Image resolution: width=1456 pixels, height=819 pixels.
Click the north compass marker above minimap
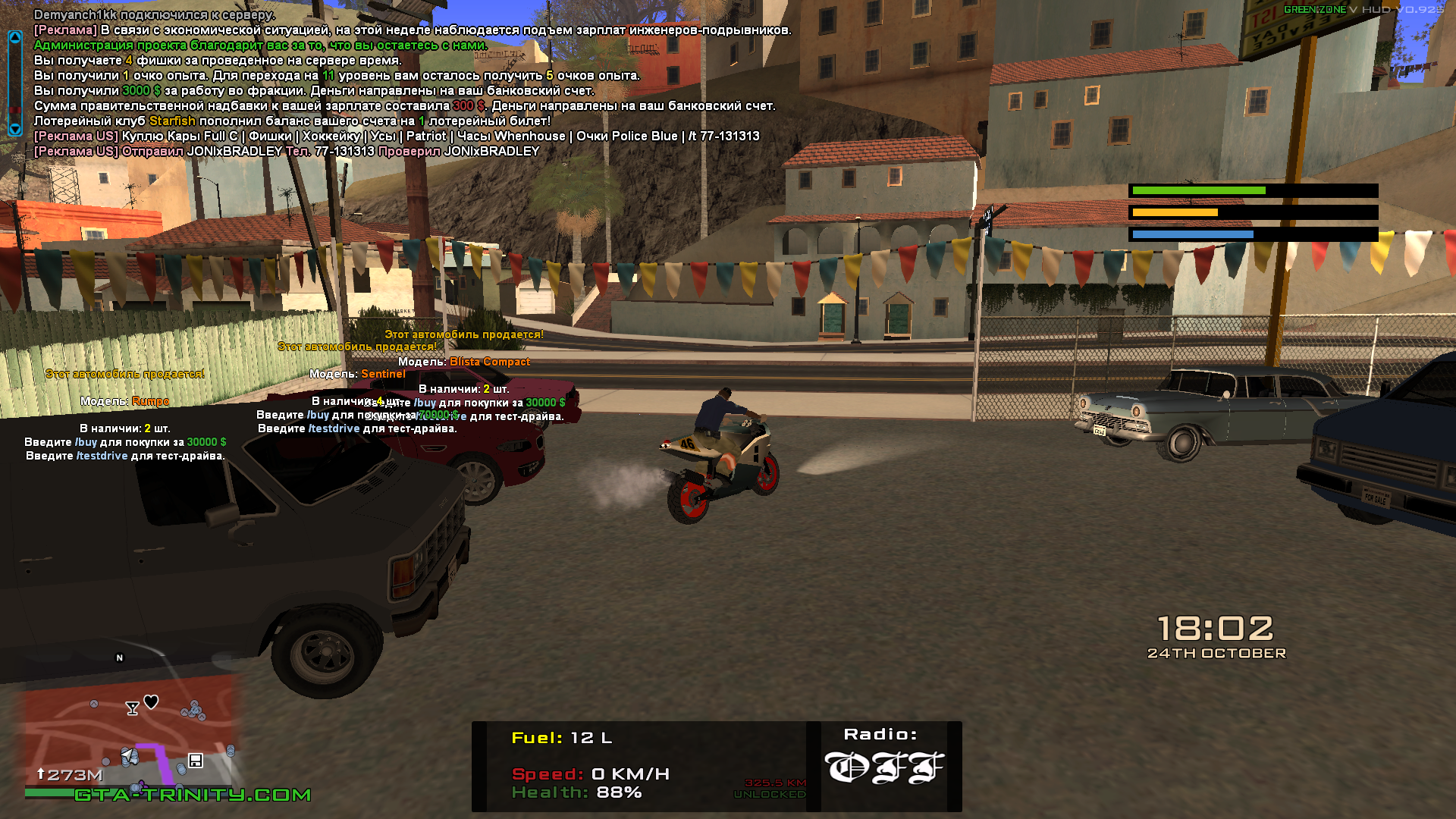point(119,658)
